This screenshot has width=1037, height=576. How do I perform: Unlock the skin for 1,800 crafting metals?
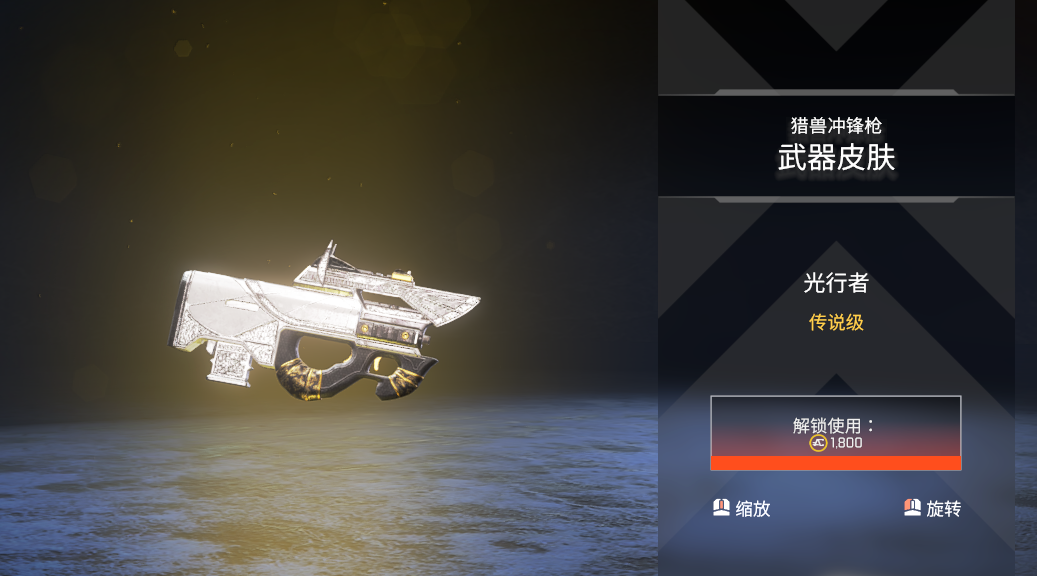pos(836,433)
